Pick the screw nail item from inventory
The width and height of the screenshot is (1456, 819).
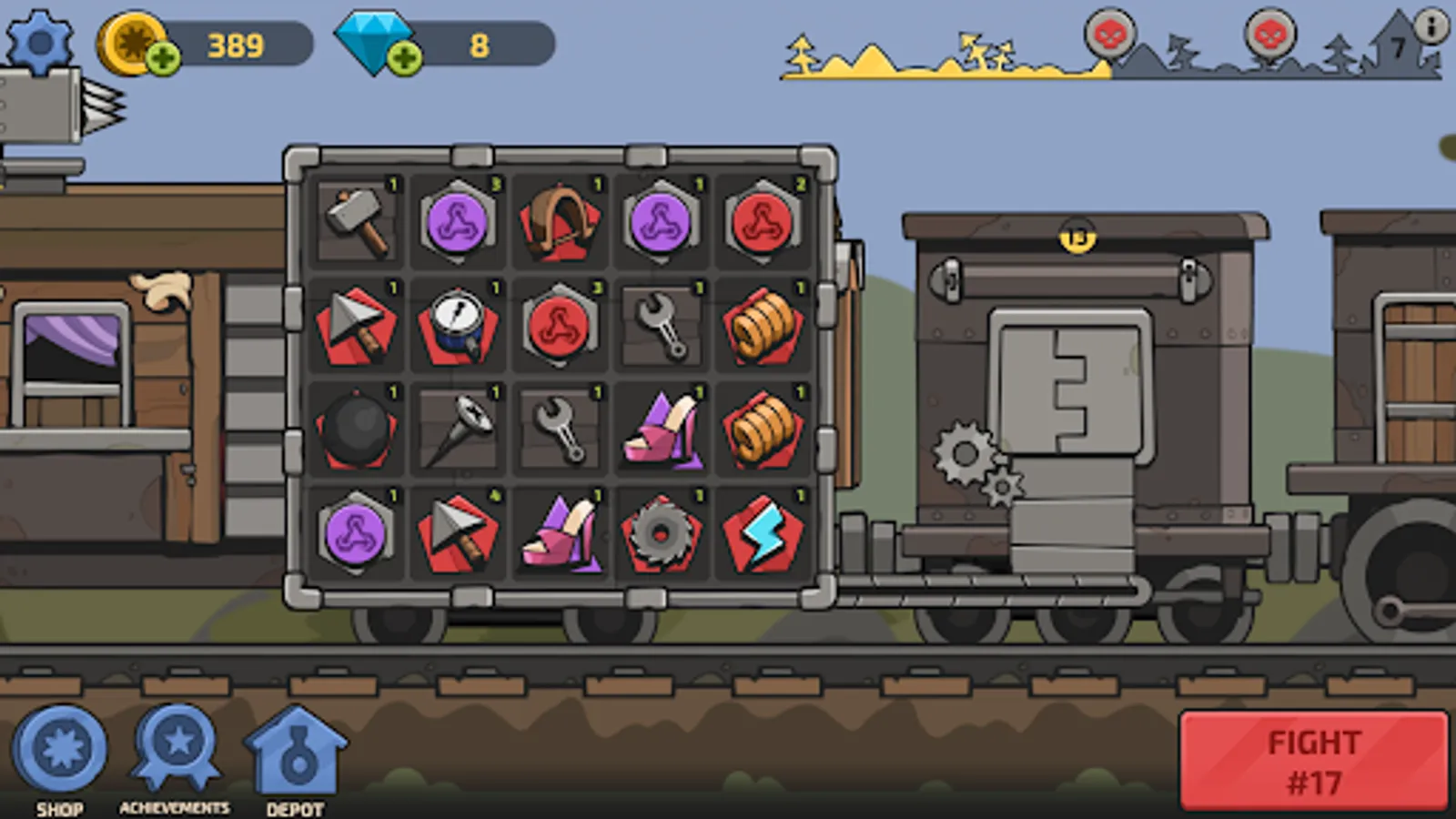[x=457, y=430]
